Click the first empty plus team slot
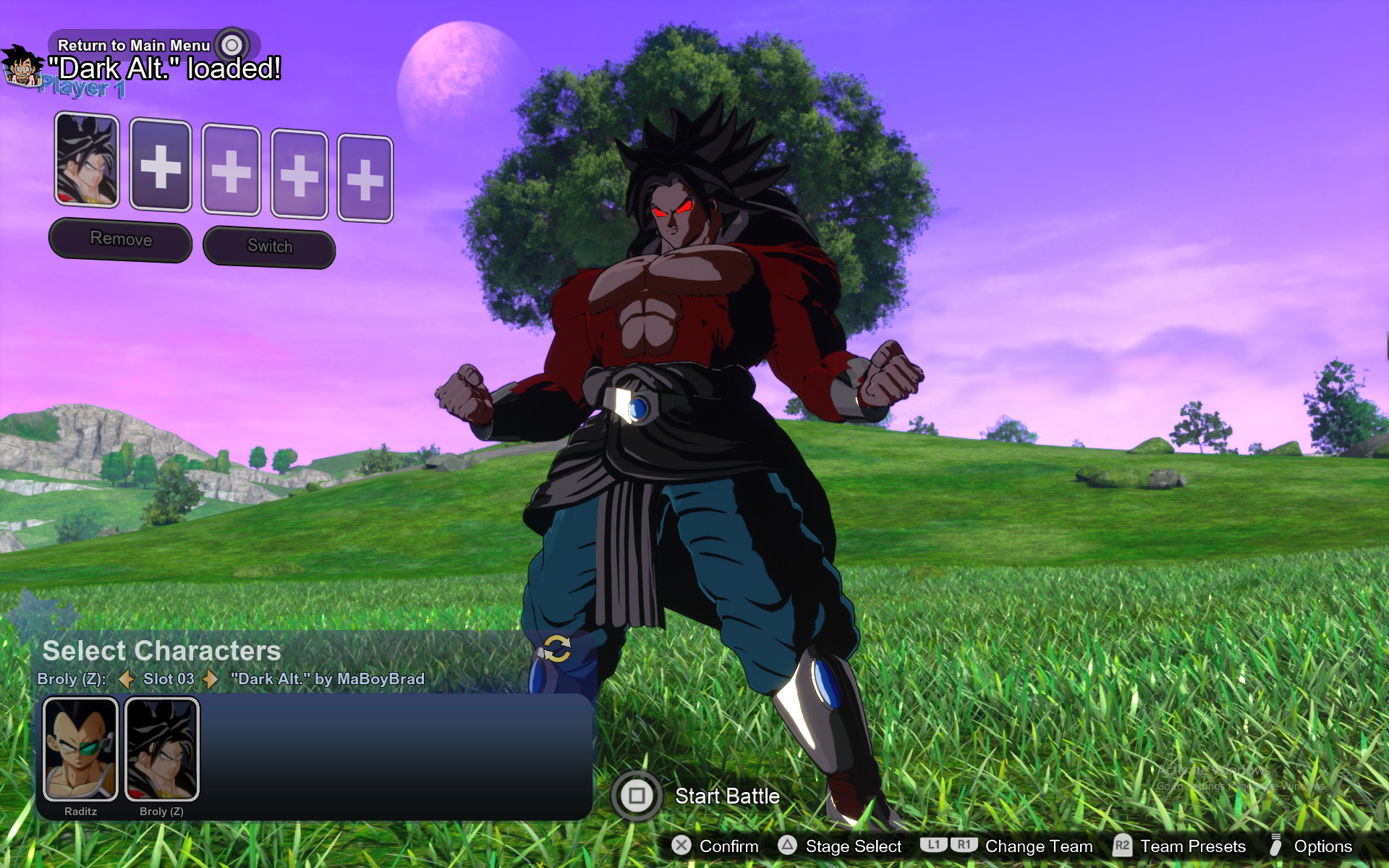1389x868 pixels. pos(161,167)
